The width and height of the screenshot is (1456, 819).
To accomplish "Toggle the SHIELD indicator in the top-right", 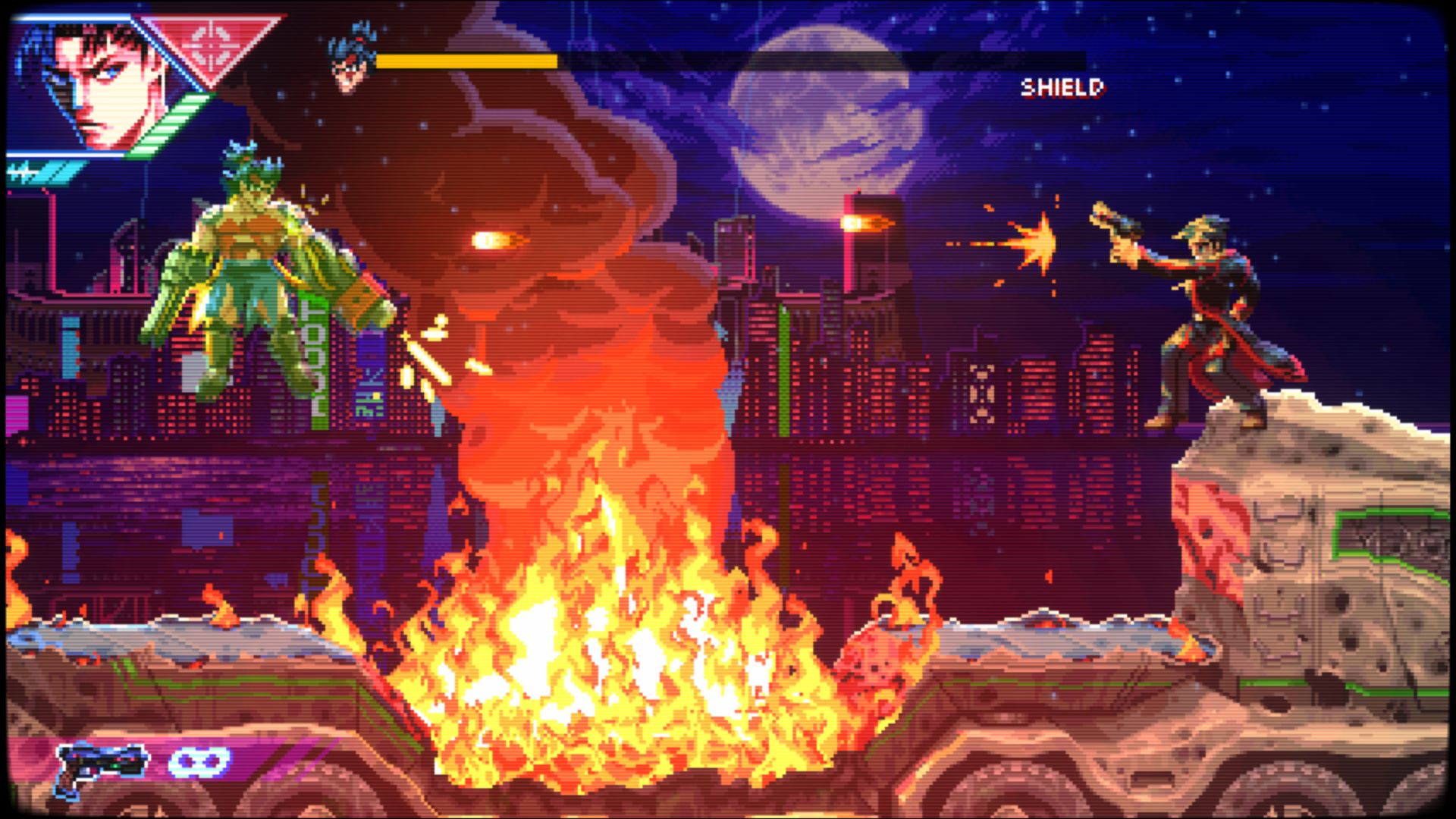I will pos(1064,86).
